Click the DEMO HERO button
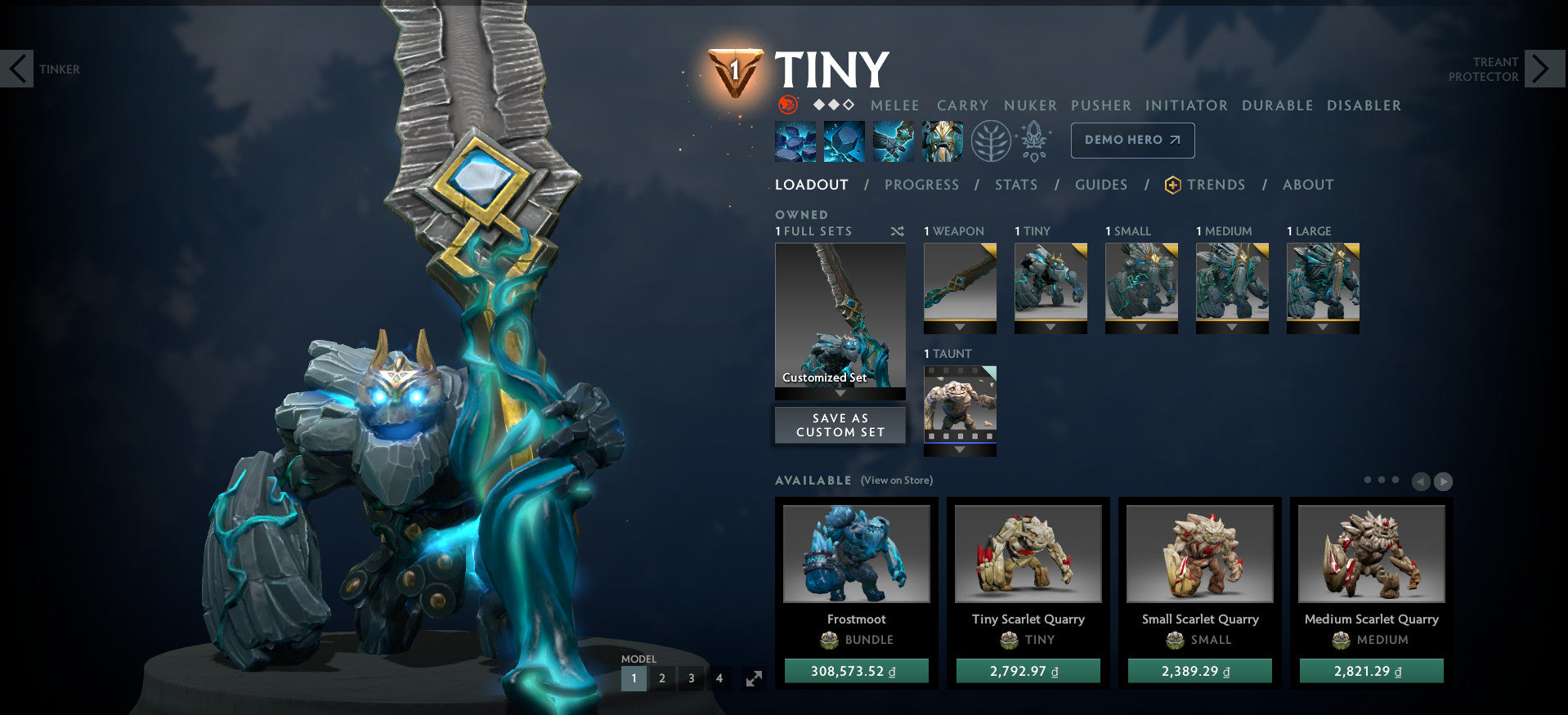The height and width of the screenshot is (715, 1568). pyautogui.click(x=1132, y=140)
